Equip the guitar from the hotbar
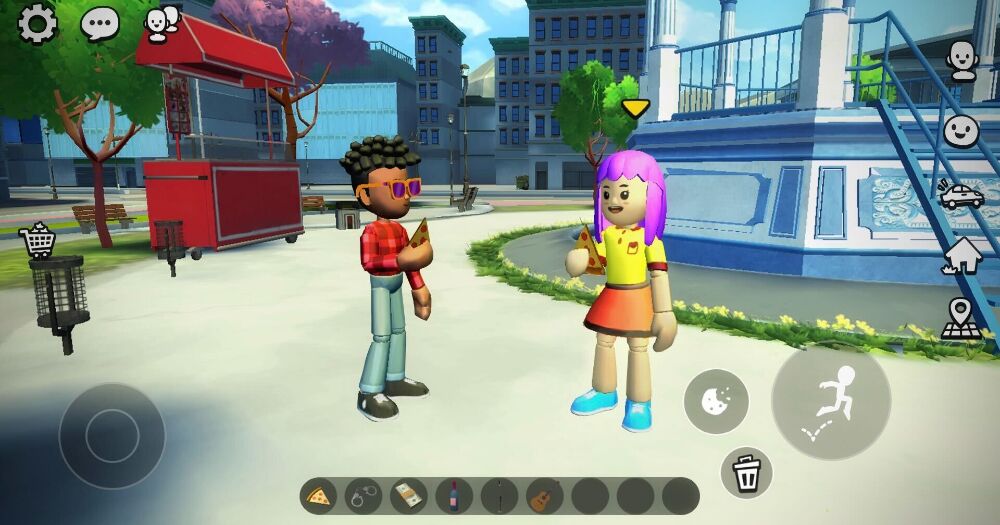Image resolution: width=1000 pixels, height=525 pixels. pyautogui.click(x=544, y=495)
